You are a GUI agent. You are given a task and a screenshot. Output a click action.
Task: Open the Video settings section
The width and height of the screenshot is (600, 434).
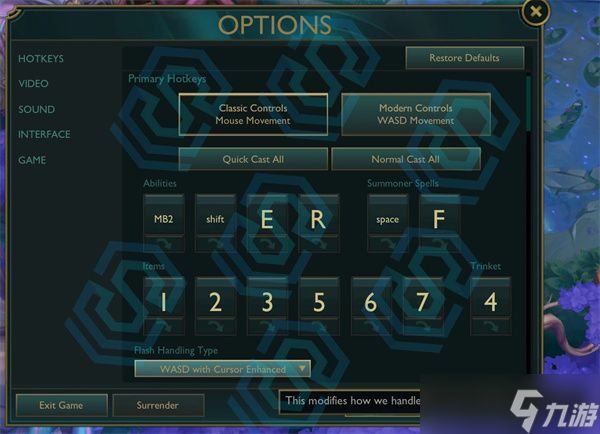coord(33,84)
